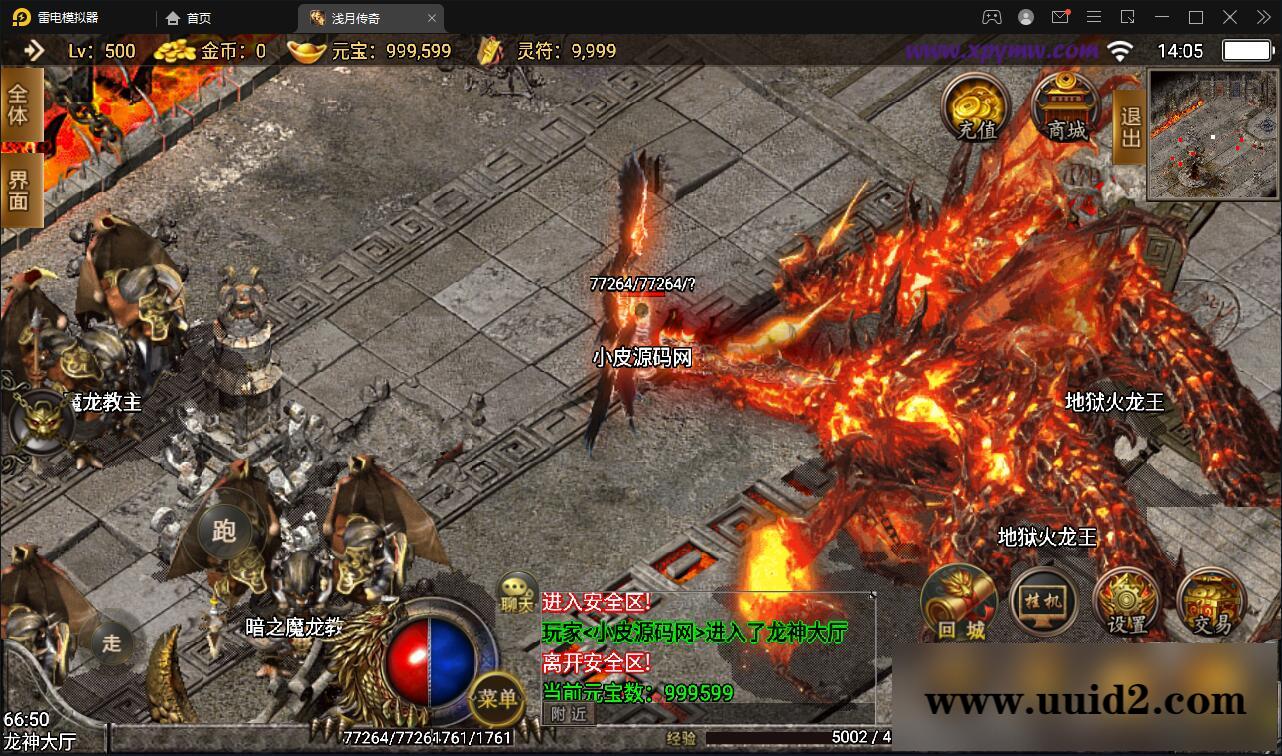1282x756 pixels.
Task: Open the emulator game center icon
Action: tap(991, 17)
